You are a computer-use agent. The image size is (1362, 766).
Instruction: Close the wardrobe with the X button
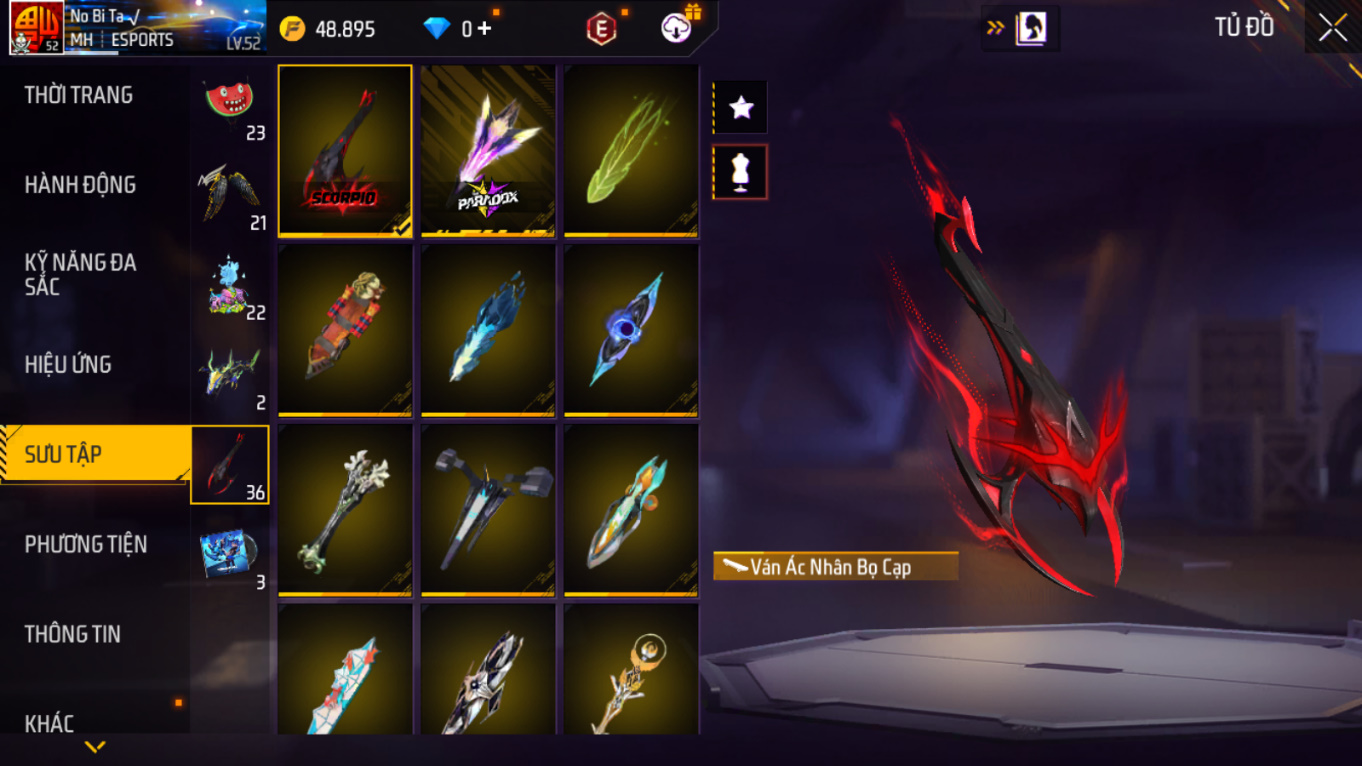coord(1332,28)
